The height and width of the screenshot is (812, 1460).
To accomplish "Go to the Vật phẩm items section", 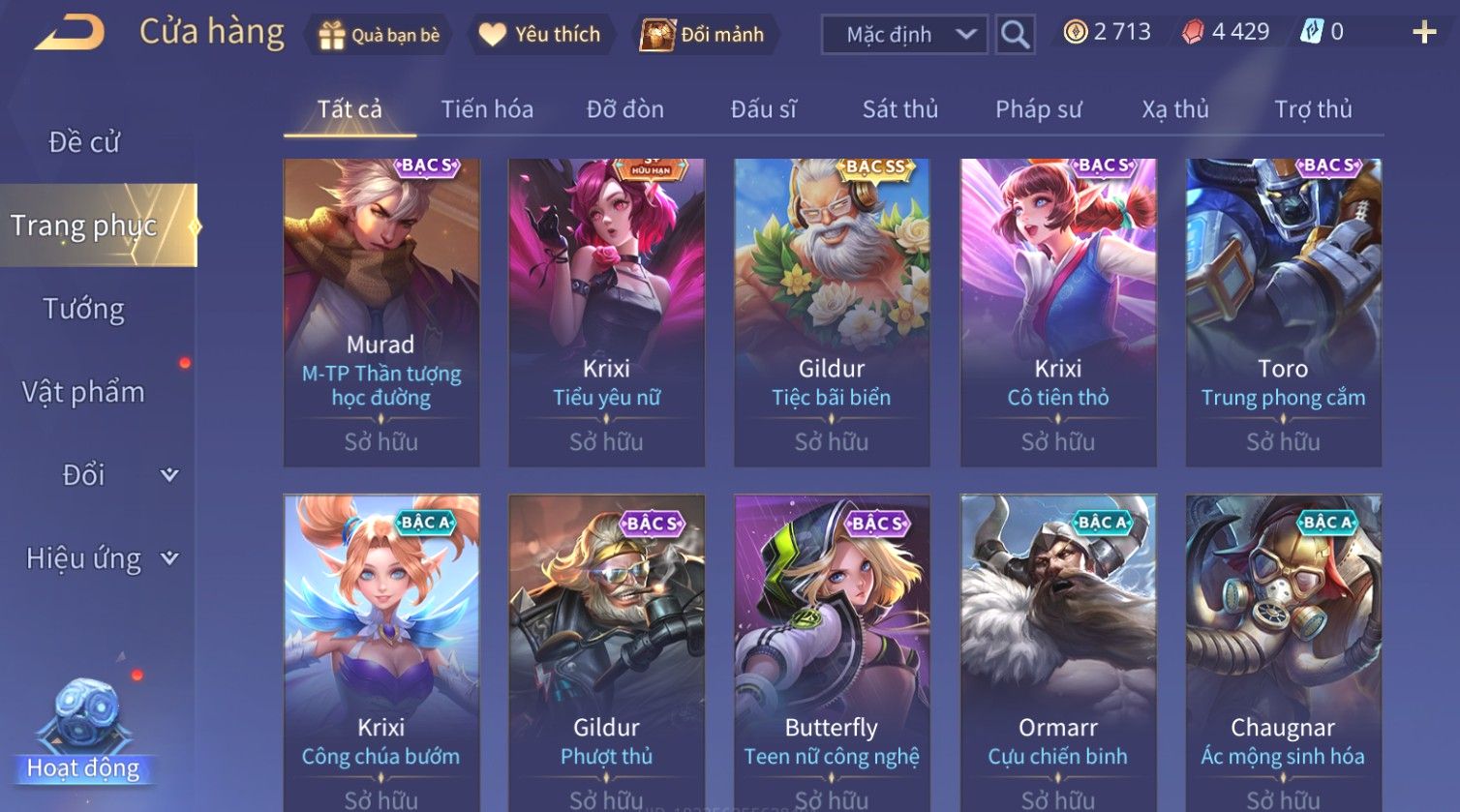I will pos(84,392).
